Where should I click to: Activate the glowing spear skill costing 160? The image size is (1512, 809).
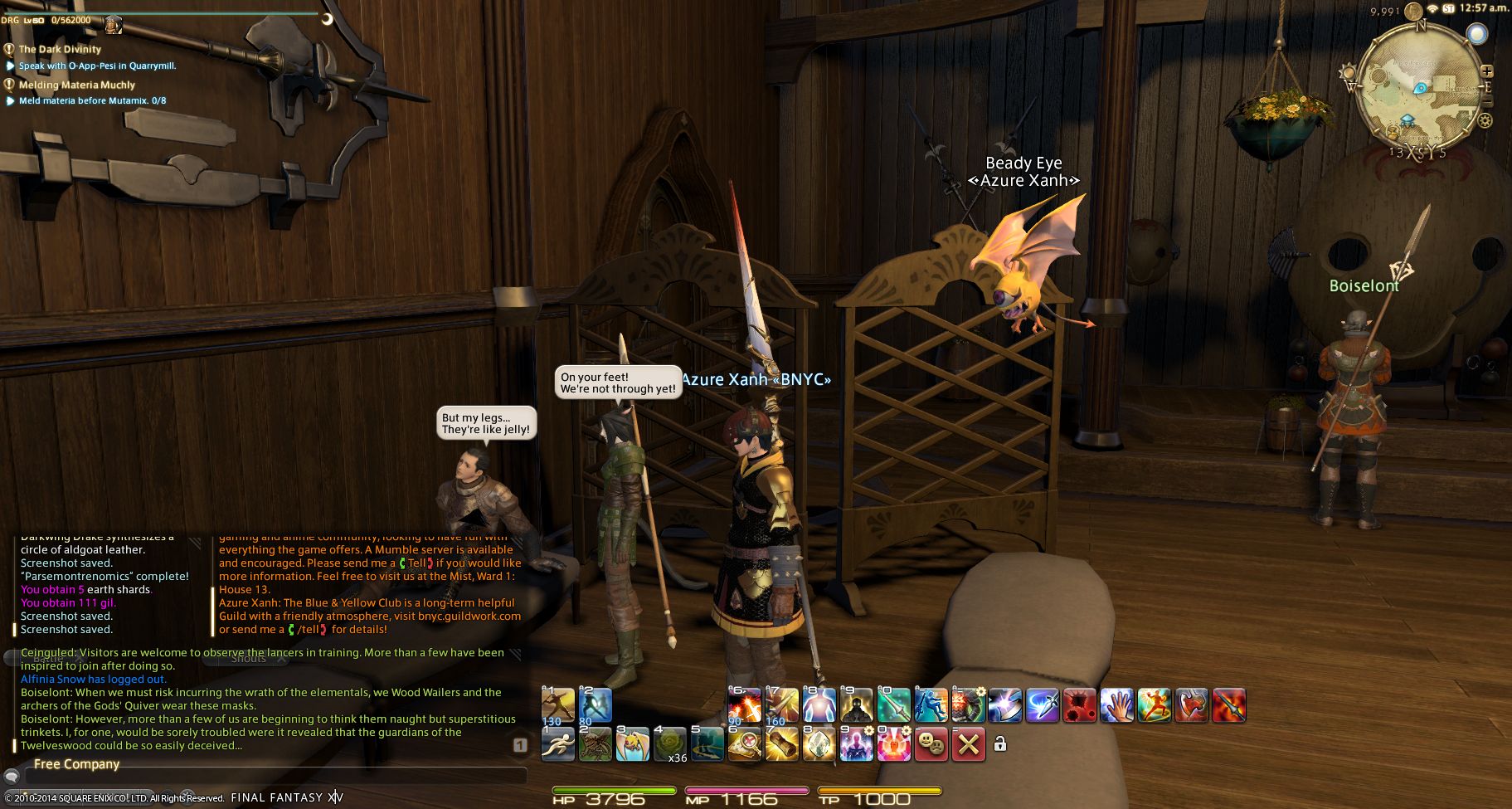[781, 705]
